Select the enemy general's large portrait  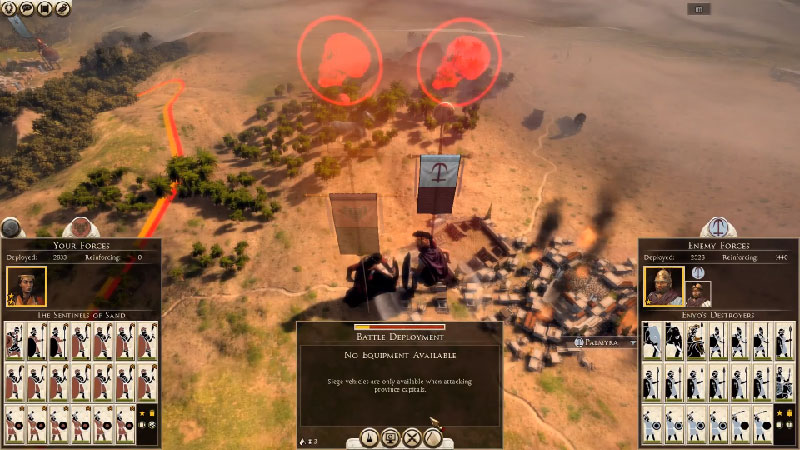pyautogui.click(x=663, y=286)
